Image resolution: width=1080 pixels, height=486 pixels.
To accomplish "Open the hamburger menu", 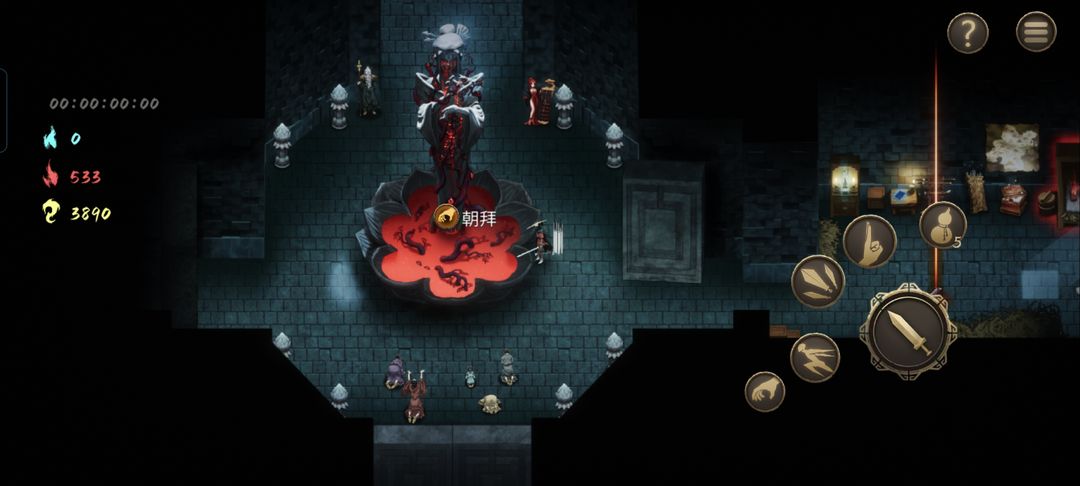I will click(x=1036, y=32).
